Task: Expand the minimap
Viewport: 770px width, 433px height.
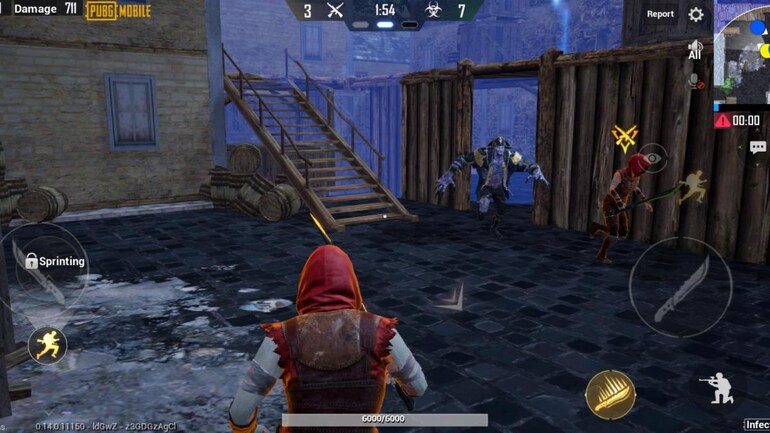Action: tap(745, 55)
